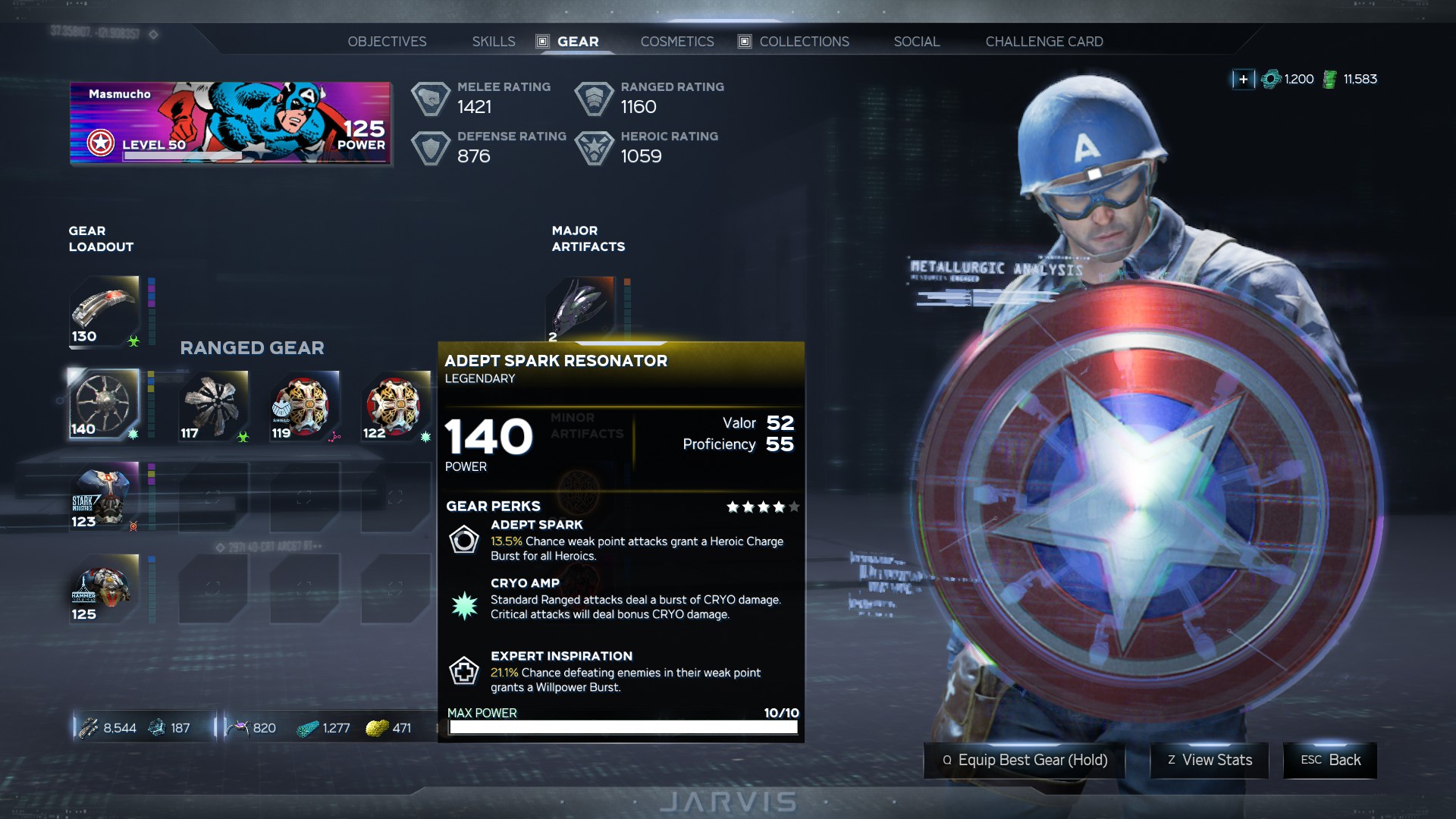Choose the 122 power ranged gear item
1456x819 pixels.
(395, 406)
